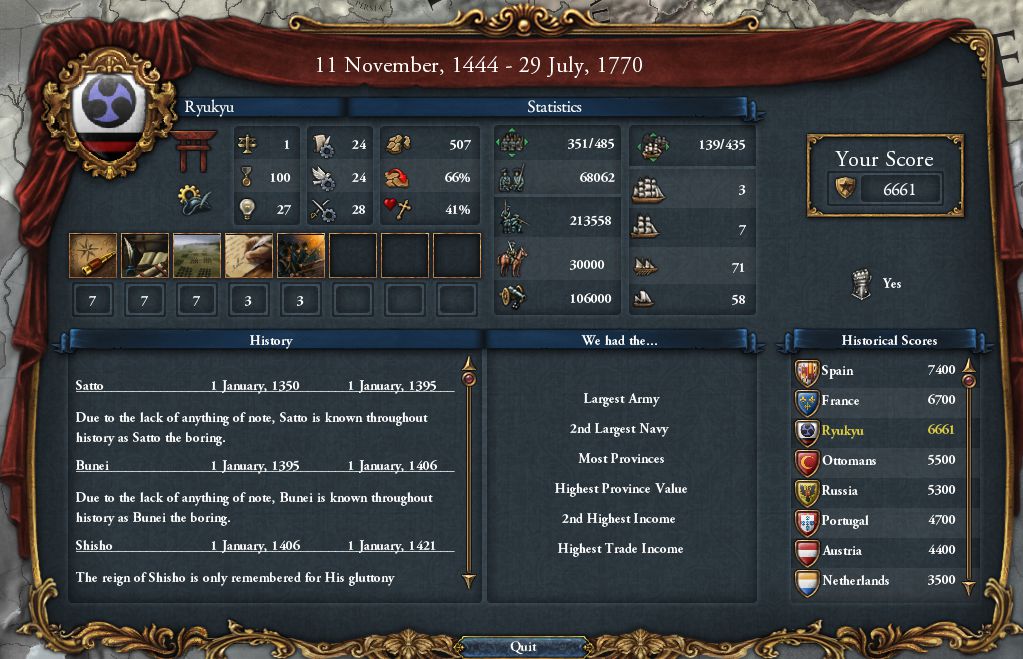
Task: Quit the end game screen
Action: tap(523, 646)
